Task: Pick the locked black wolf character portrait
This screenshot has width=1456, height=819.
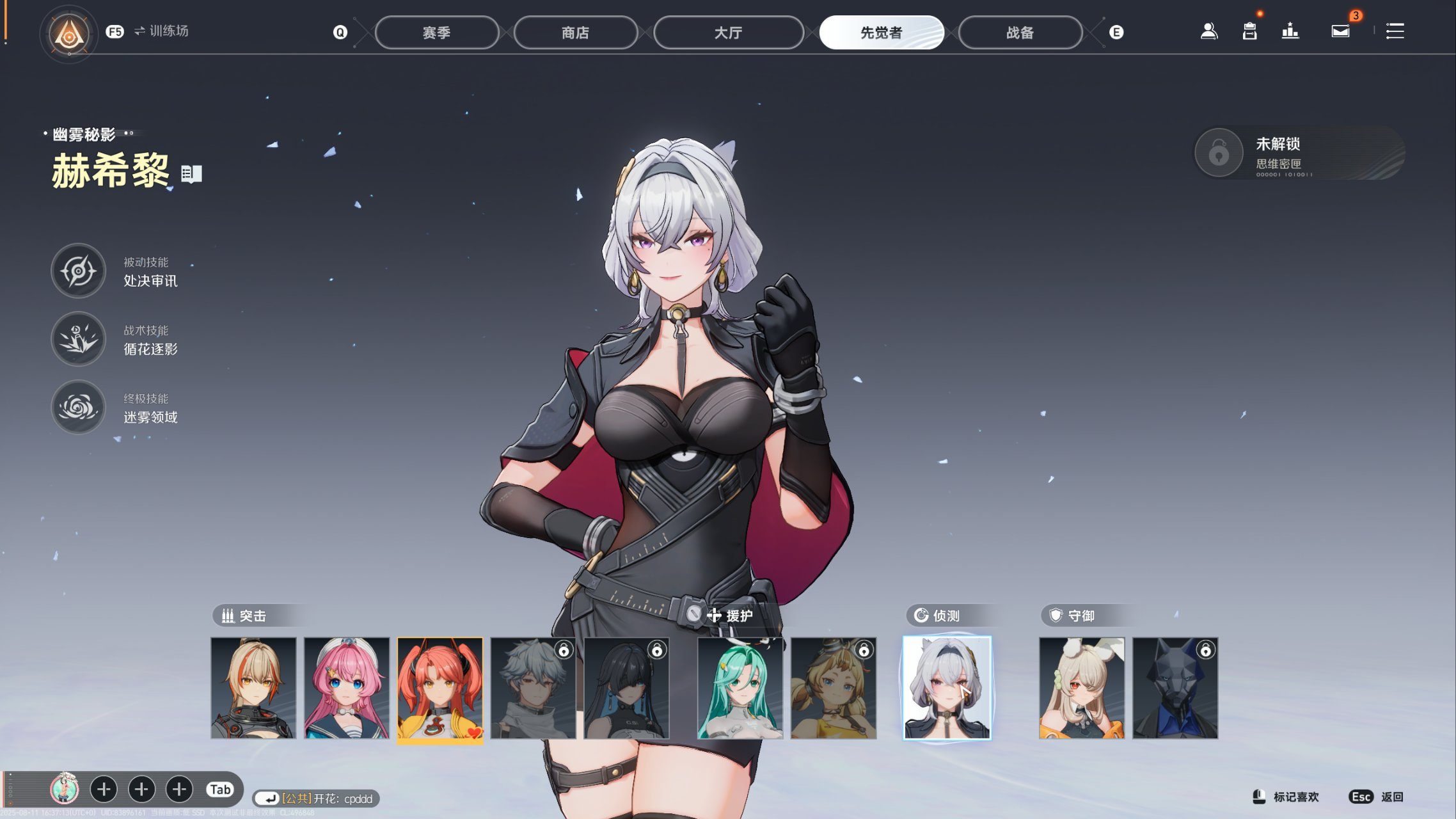Action: click(x=1175, y=688)
